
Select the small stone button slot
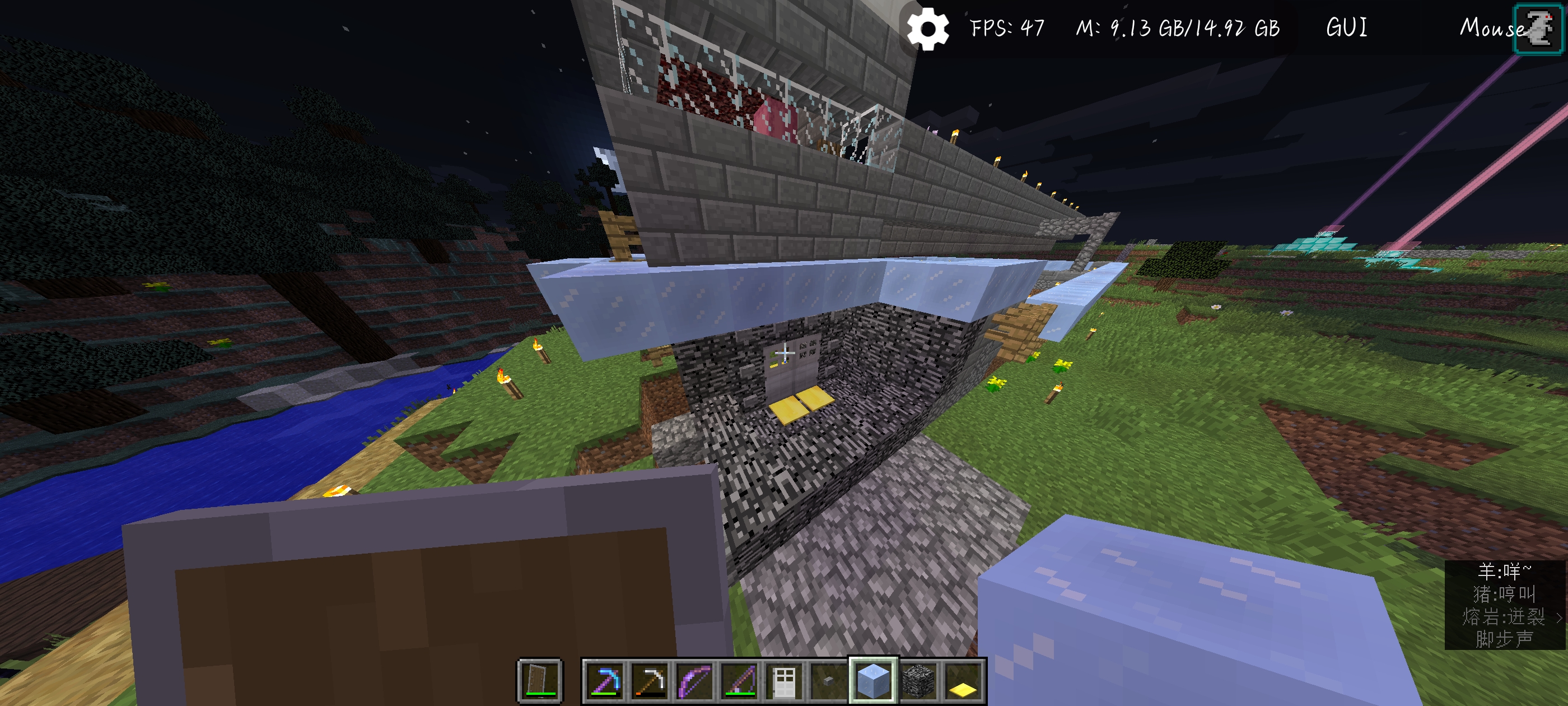[828, 680]
